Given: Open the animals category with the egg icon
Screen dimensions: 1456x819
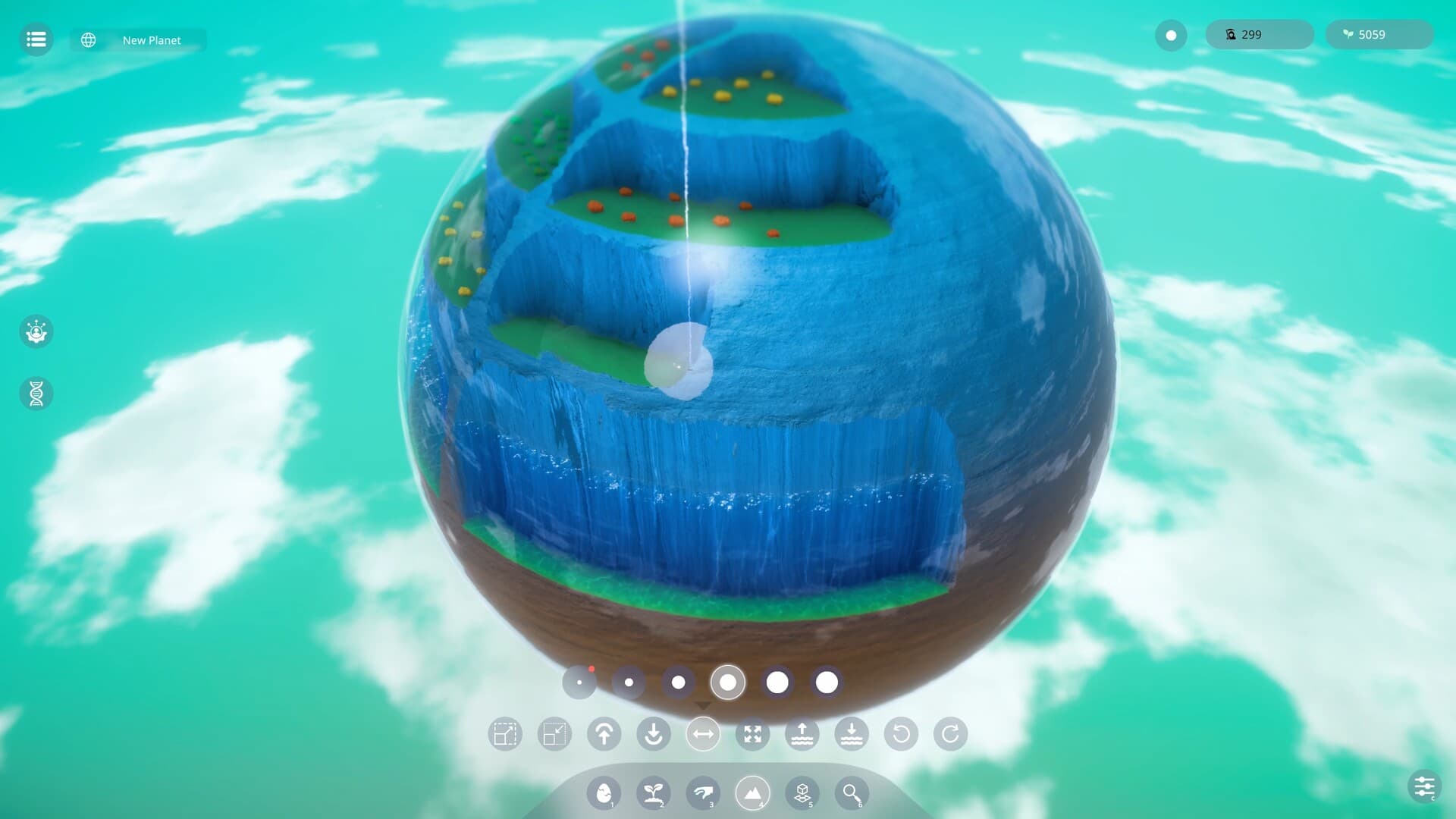Looking at the screenshot, I should 603,793.
